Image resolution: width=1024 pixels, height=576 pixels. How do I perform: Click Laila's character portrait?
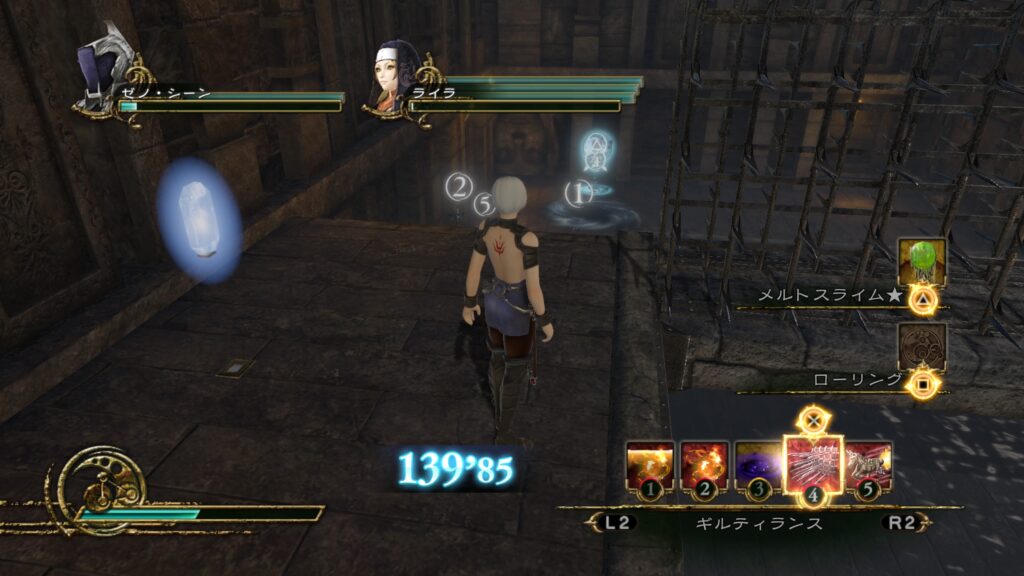click(x=397, y=73)
